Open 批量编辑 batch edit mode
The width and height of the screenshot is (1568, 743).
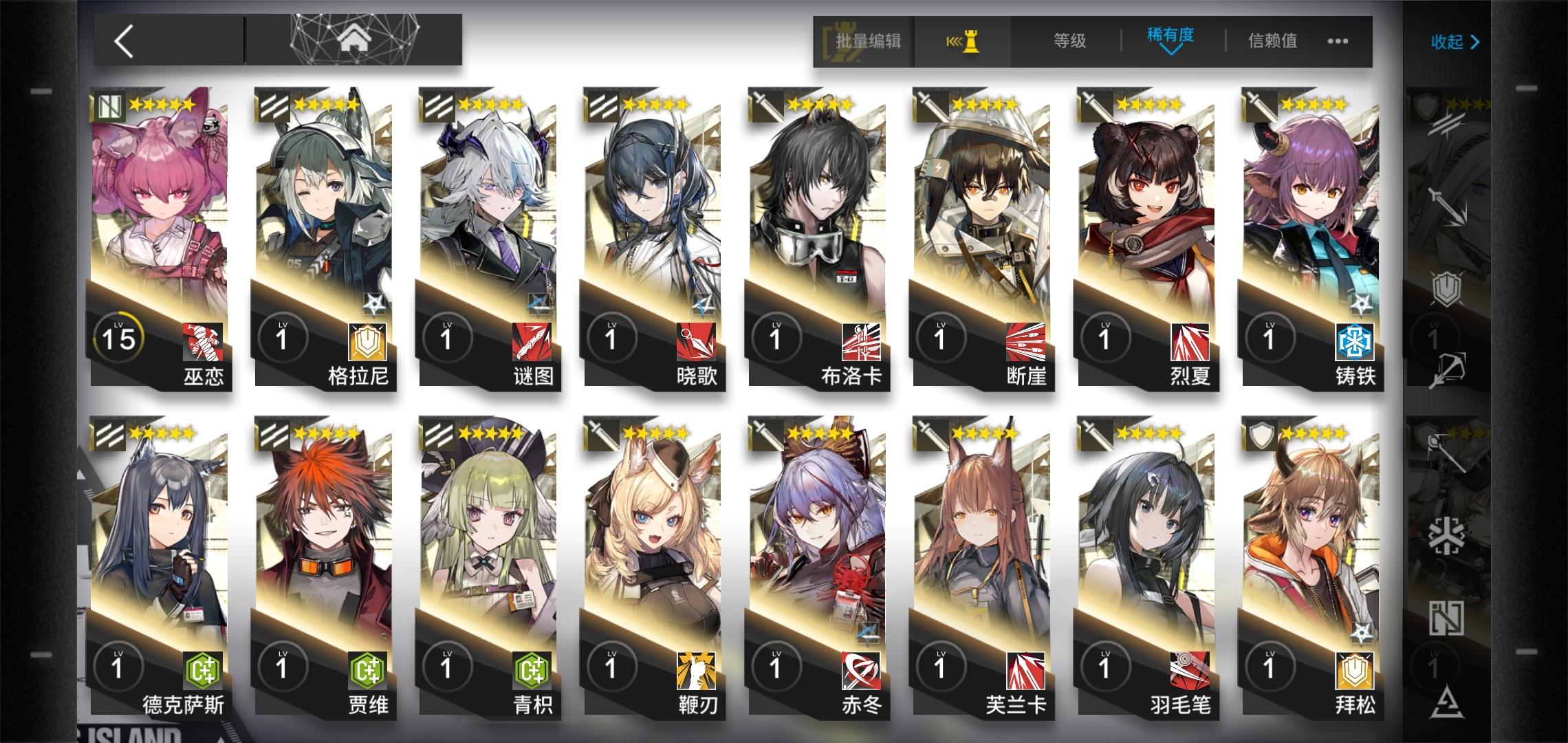867,43
